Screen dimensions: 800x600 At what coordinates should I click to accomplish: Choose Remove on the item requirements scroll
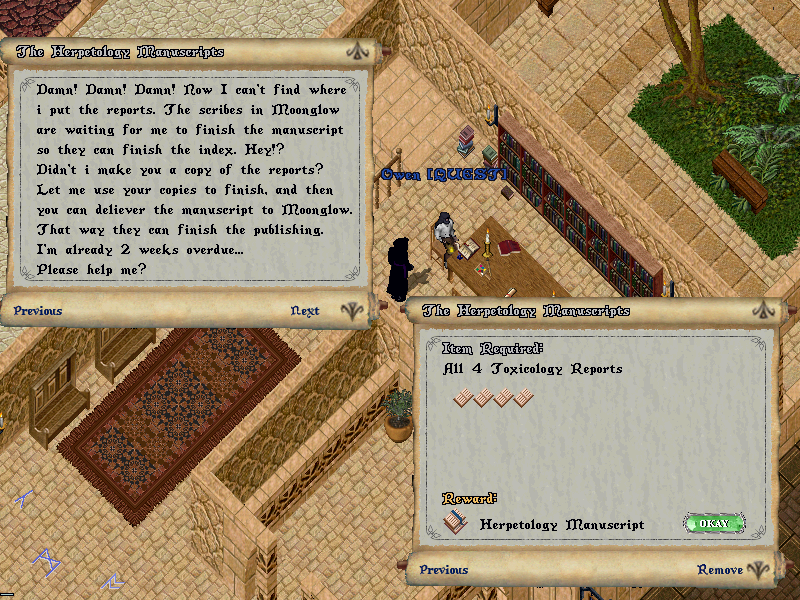(x=720, y=570)
